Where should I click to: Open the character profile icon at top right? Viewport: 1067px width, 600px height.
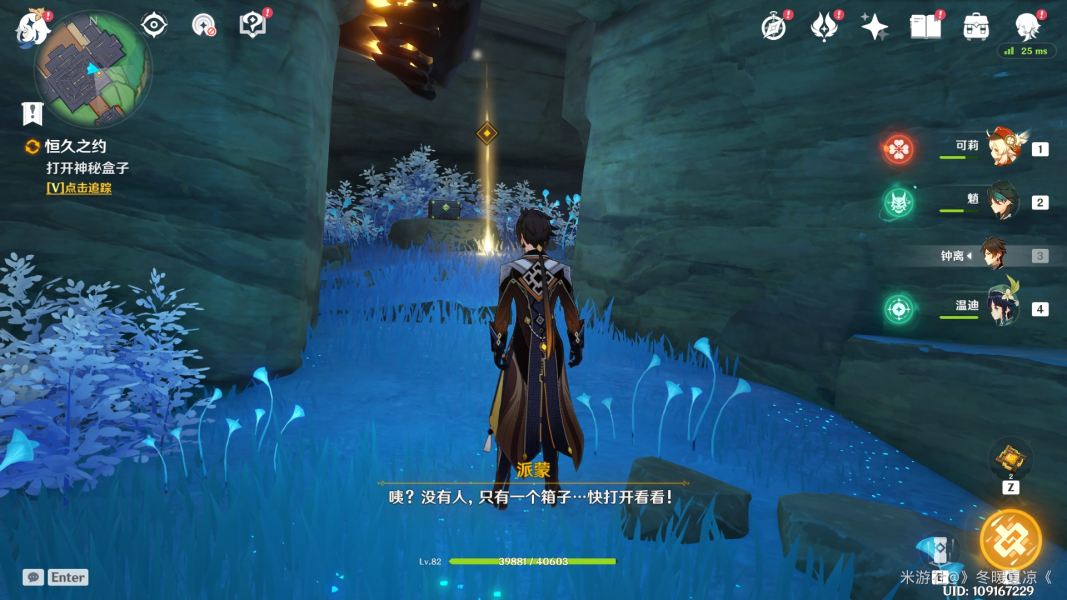(1027, 27)
